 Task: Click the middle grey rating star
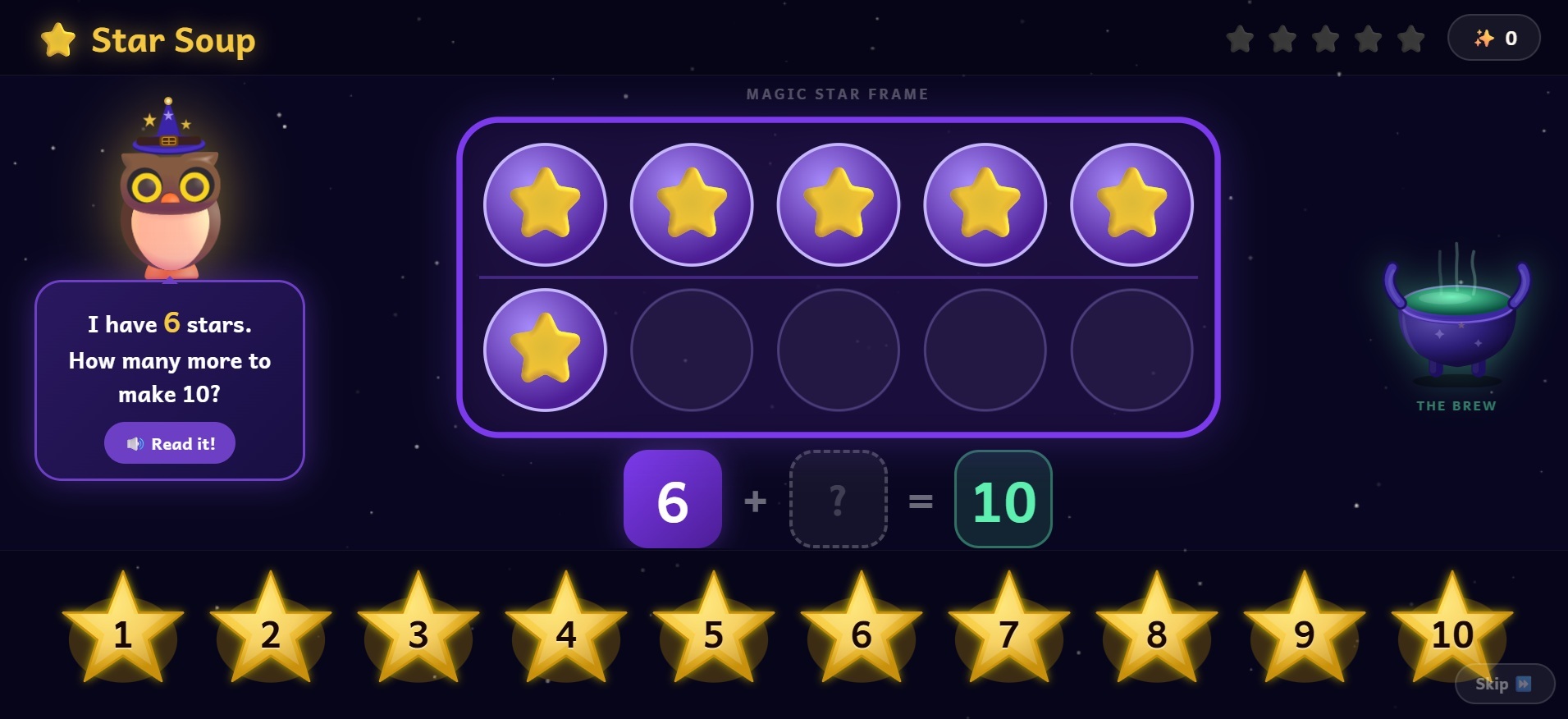pyautogui.click(x=1326, y=38)
